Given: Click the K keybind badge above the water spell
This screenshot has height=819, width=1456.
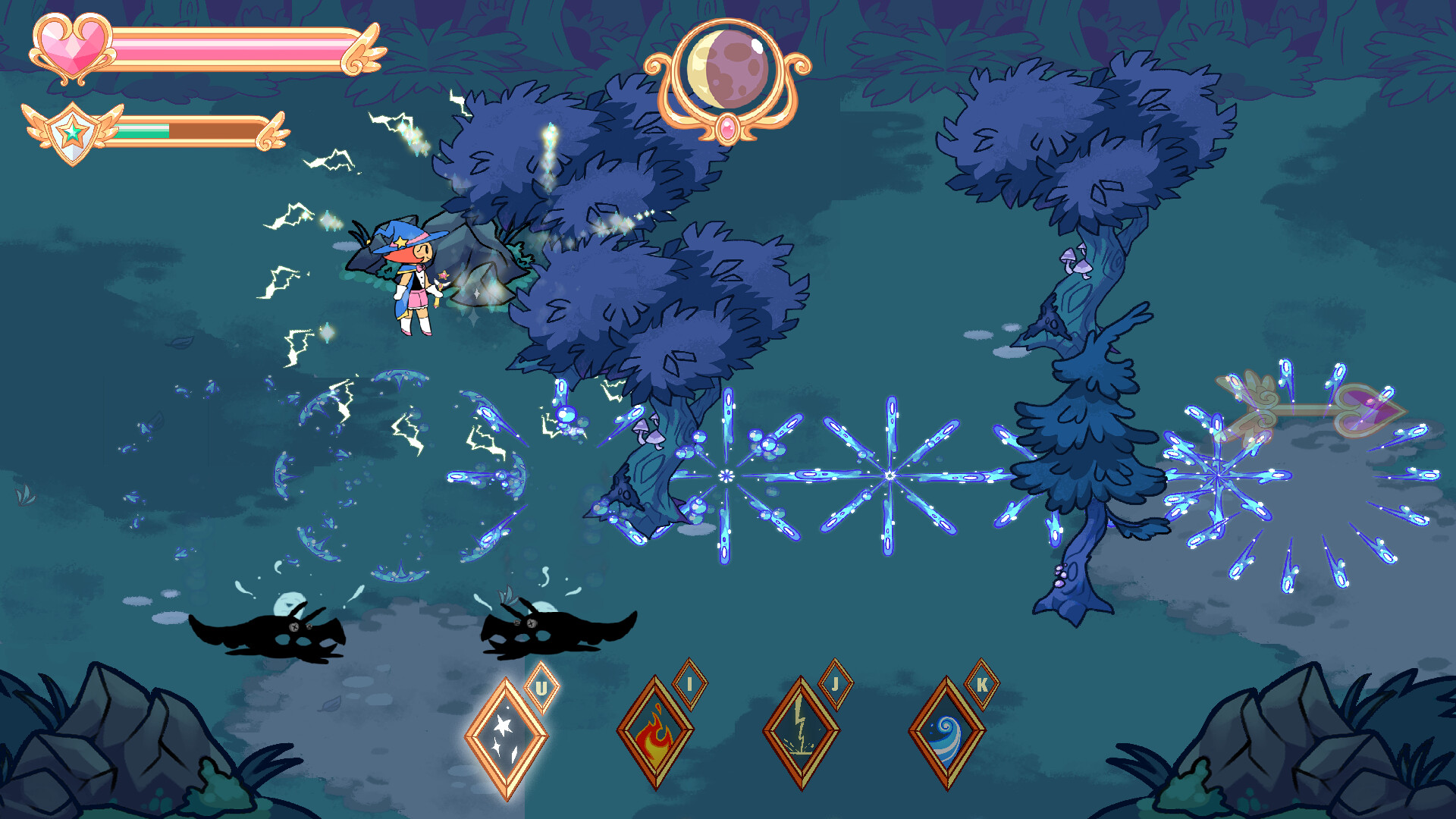Looking at the screenshot, I should 981,685.
